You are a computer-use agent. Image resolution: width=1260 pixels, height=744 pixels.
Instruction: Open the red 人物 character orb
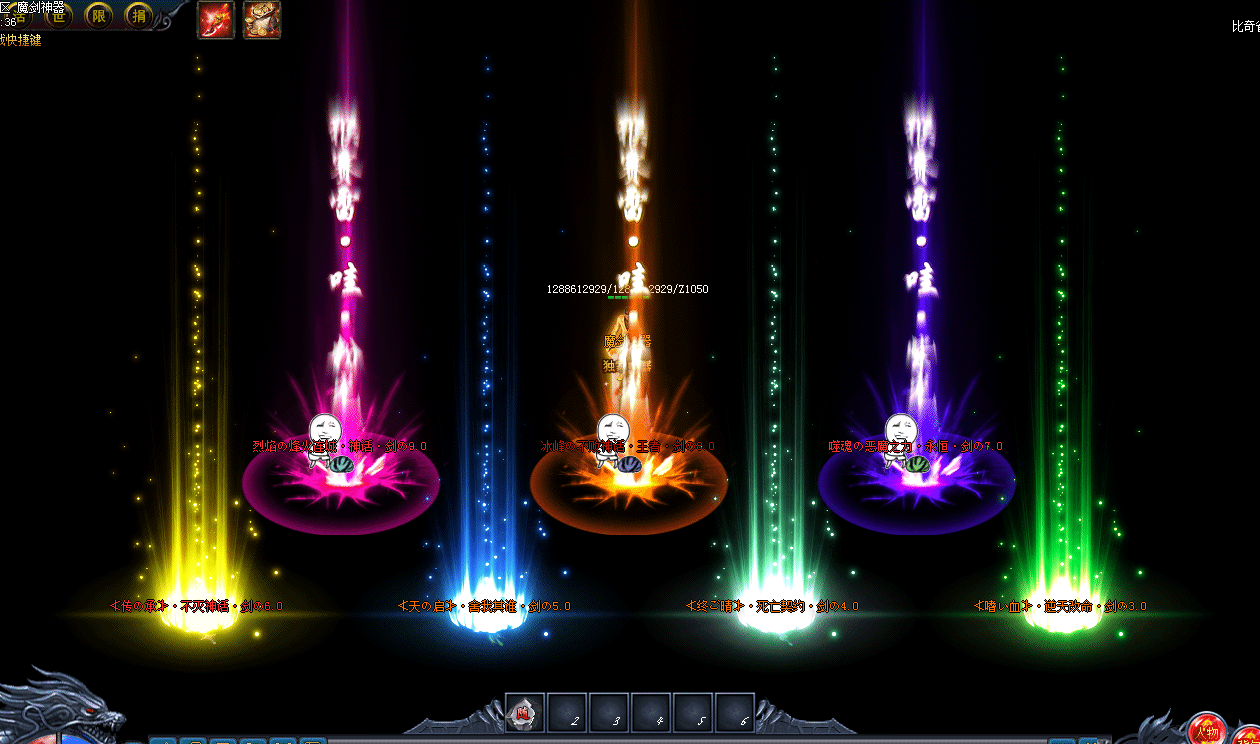click(1207, 730)
